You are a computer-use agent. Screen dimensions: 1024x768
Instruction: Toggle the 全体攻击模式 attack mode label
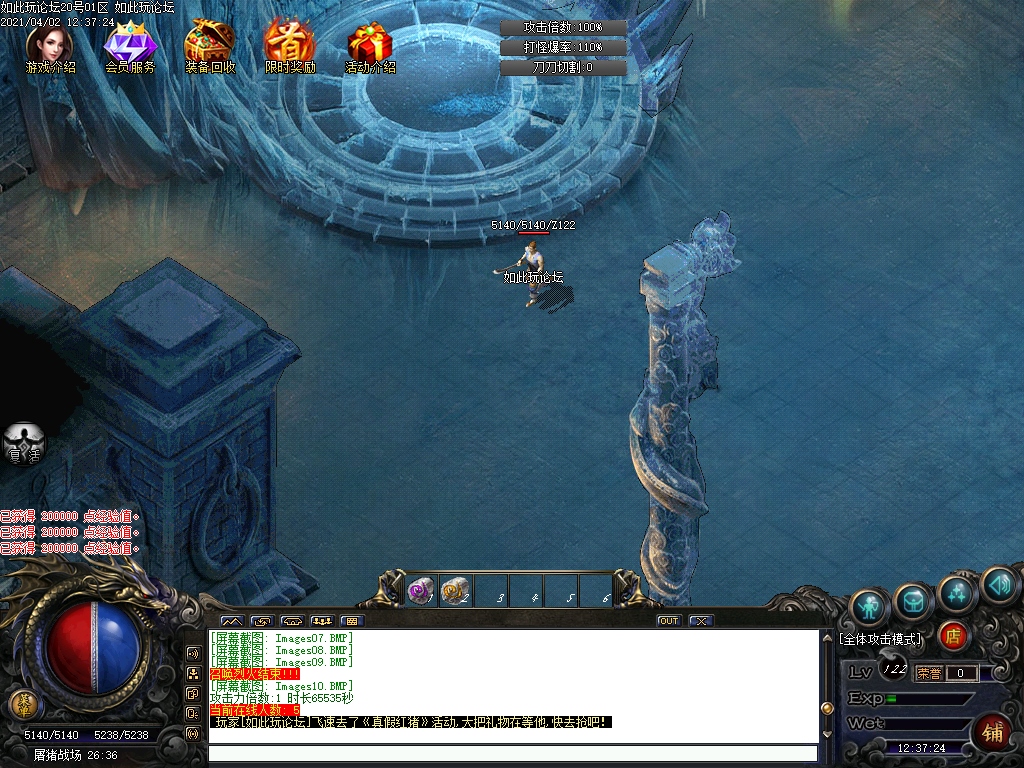(x=882, y=638)
